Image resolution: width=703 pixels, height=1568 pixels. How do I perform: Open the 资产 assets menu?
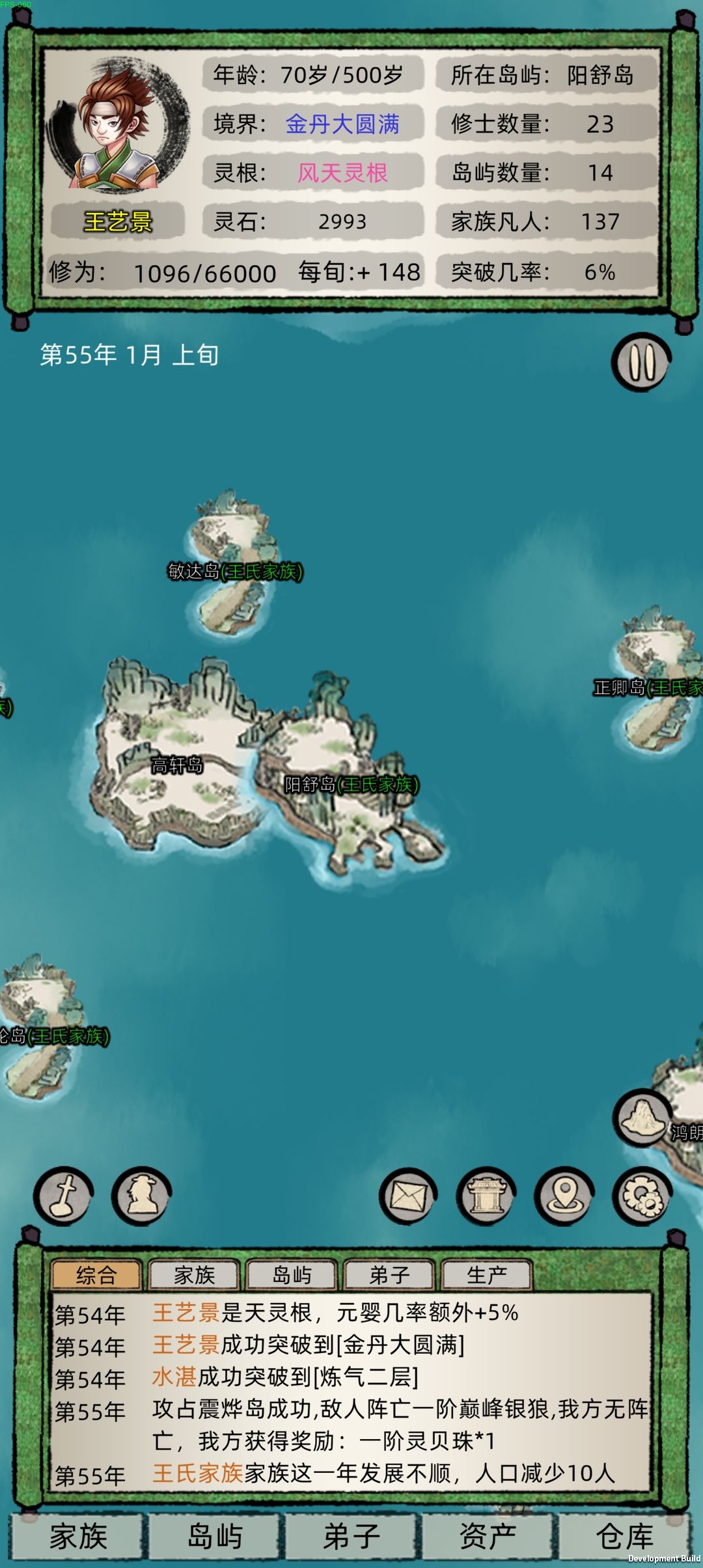[x=488, y=1537]
